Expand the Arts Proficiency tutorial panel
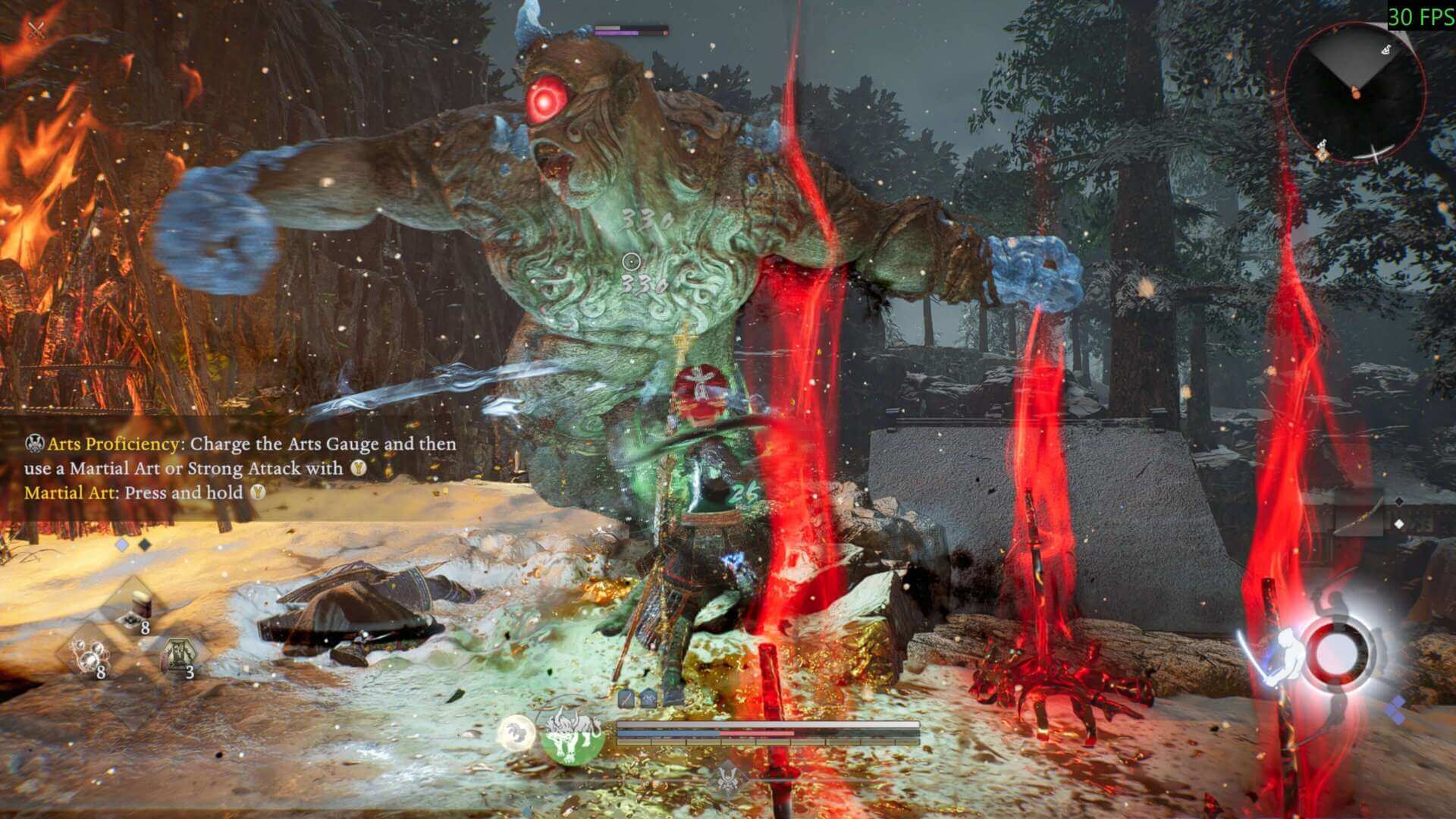The image size is (1456, 819). coord(227,466)
